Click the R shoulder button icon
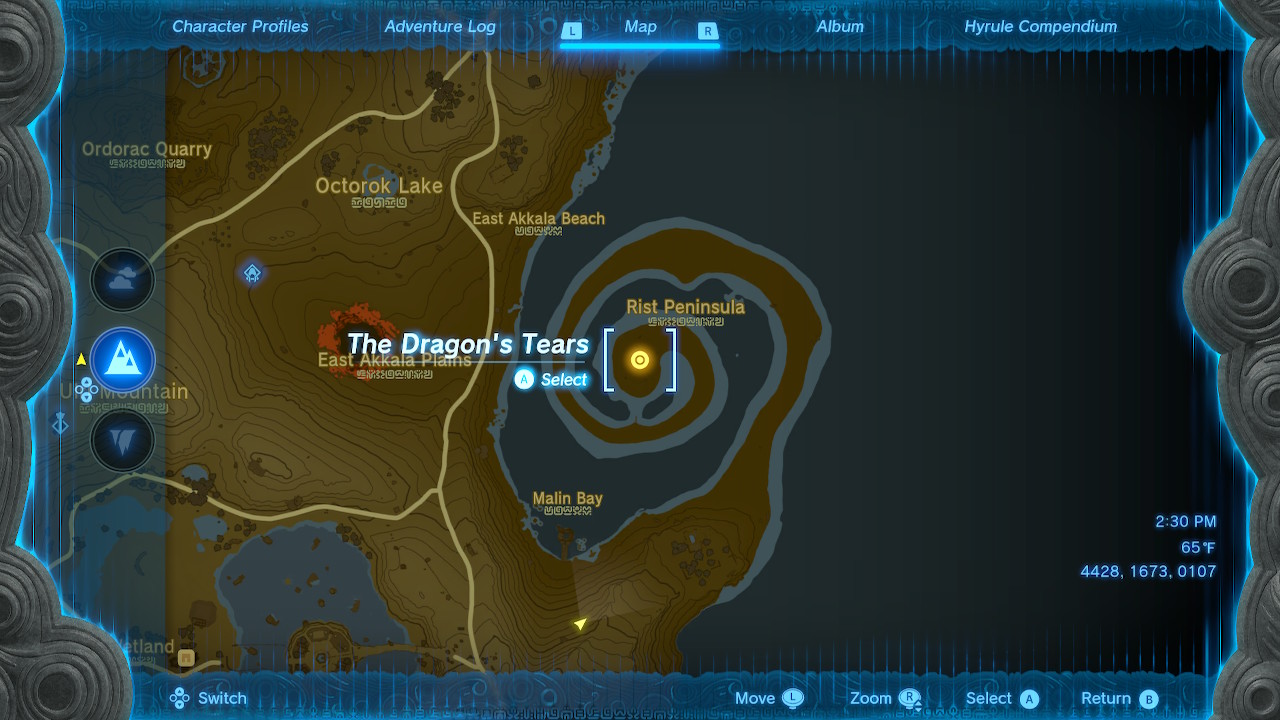This screenshot has width=1280, height=720. [x=707, y=32]
